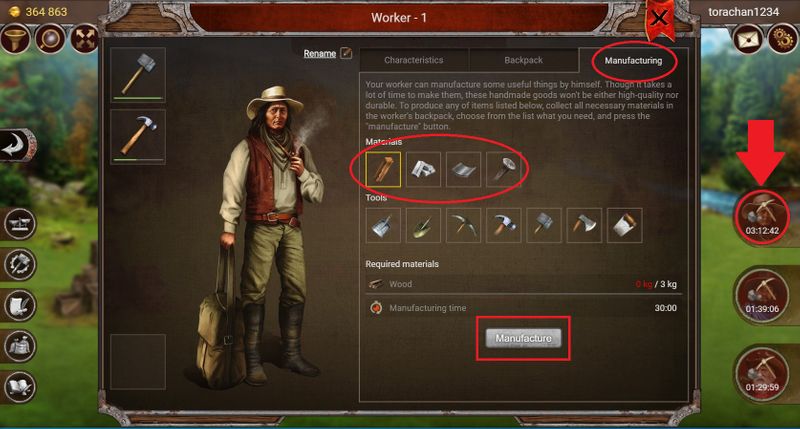Close the Worker window with the X

click(x=659, y=17)
